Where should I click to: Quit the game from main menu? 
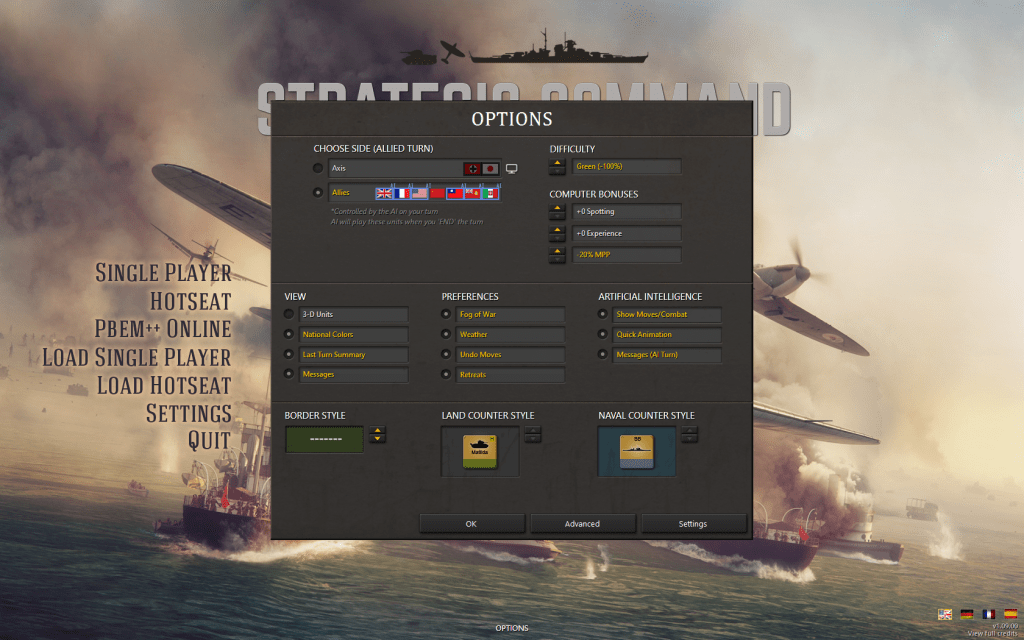pos(209,440)
